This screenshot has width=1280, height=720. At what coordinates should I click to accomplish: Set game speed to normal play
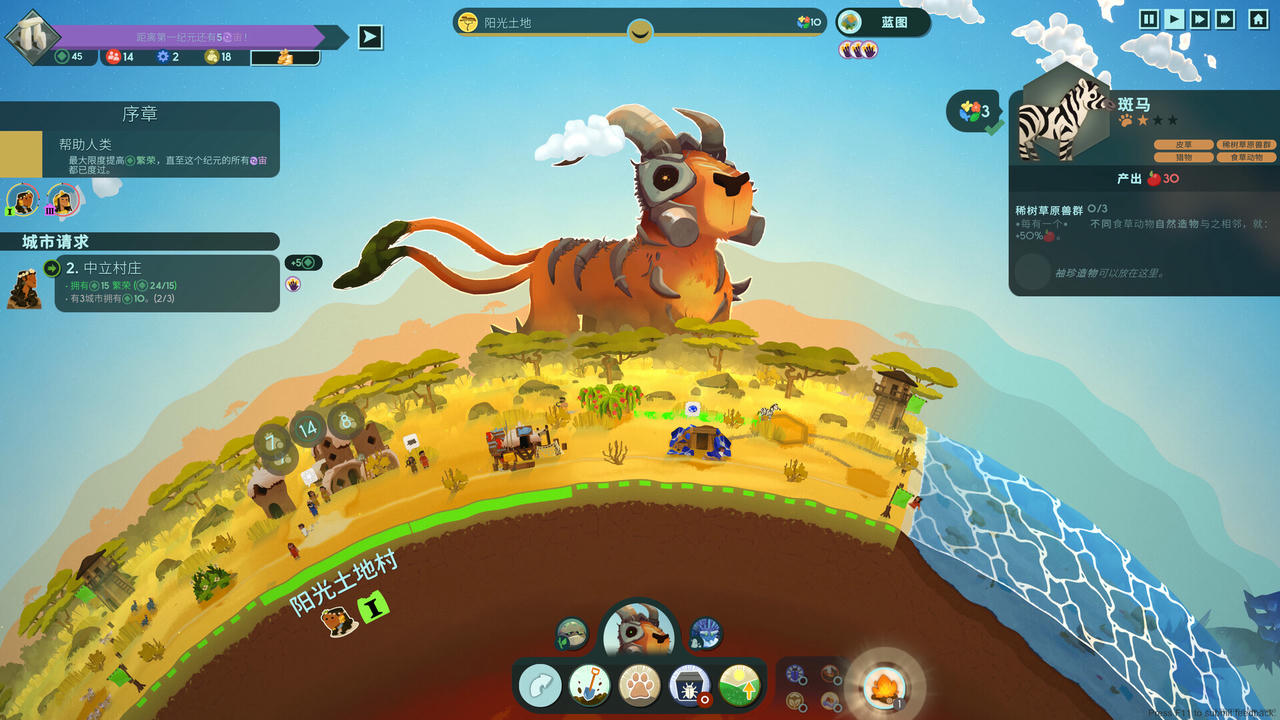(x=1174, y=19)
